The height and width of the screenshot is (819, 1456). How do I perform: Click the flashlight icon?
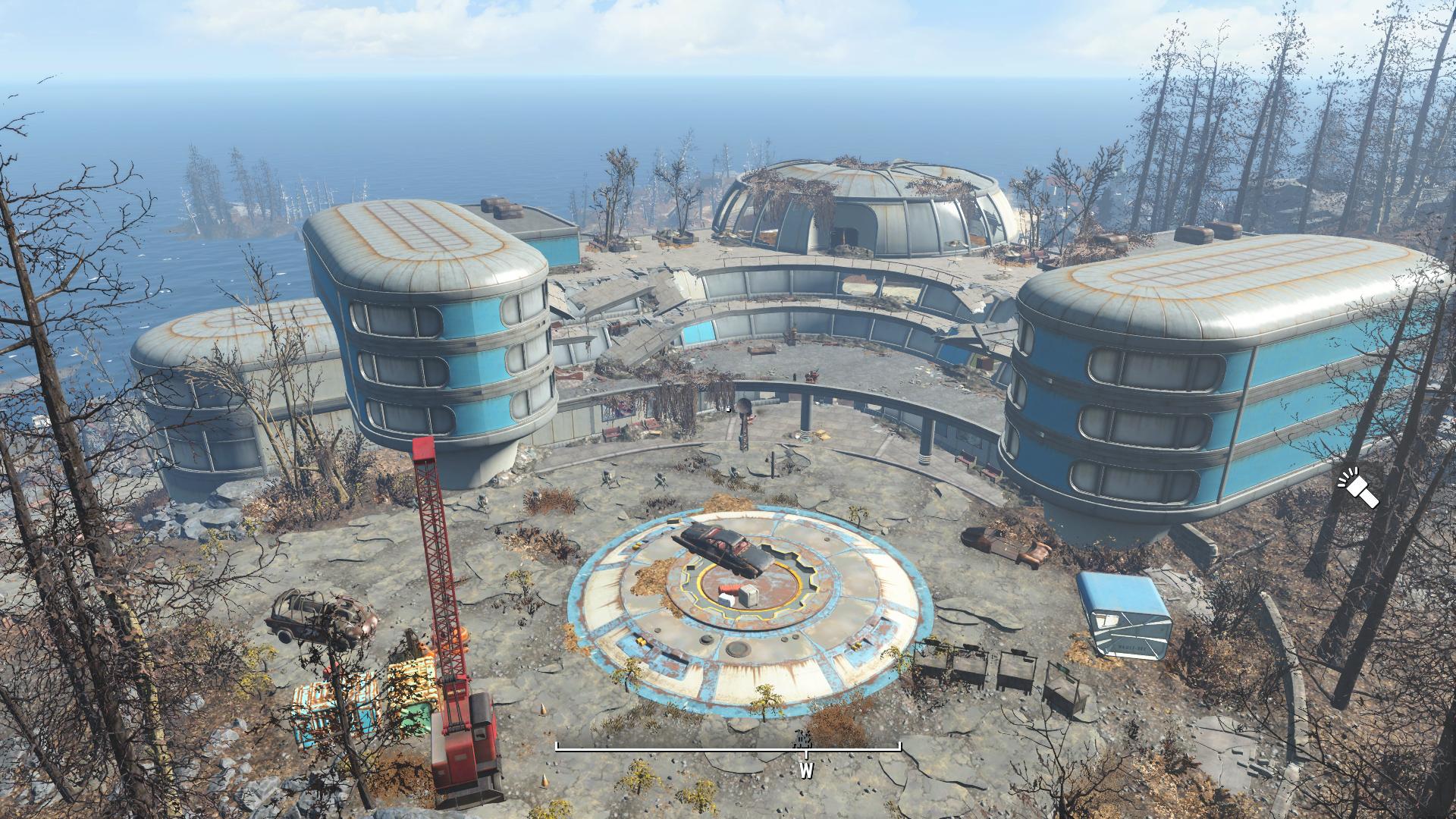tap(1357, 489)
